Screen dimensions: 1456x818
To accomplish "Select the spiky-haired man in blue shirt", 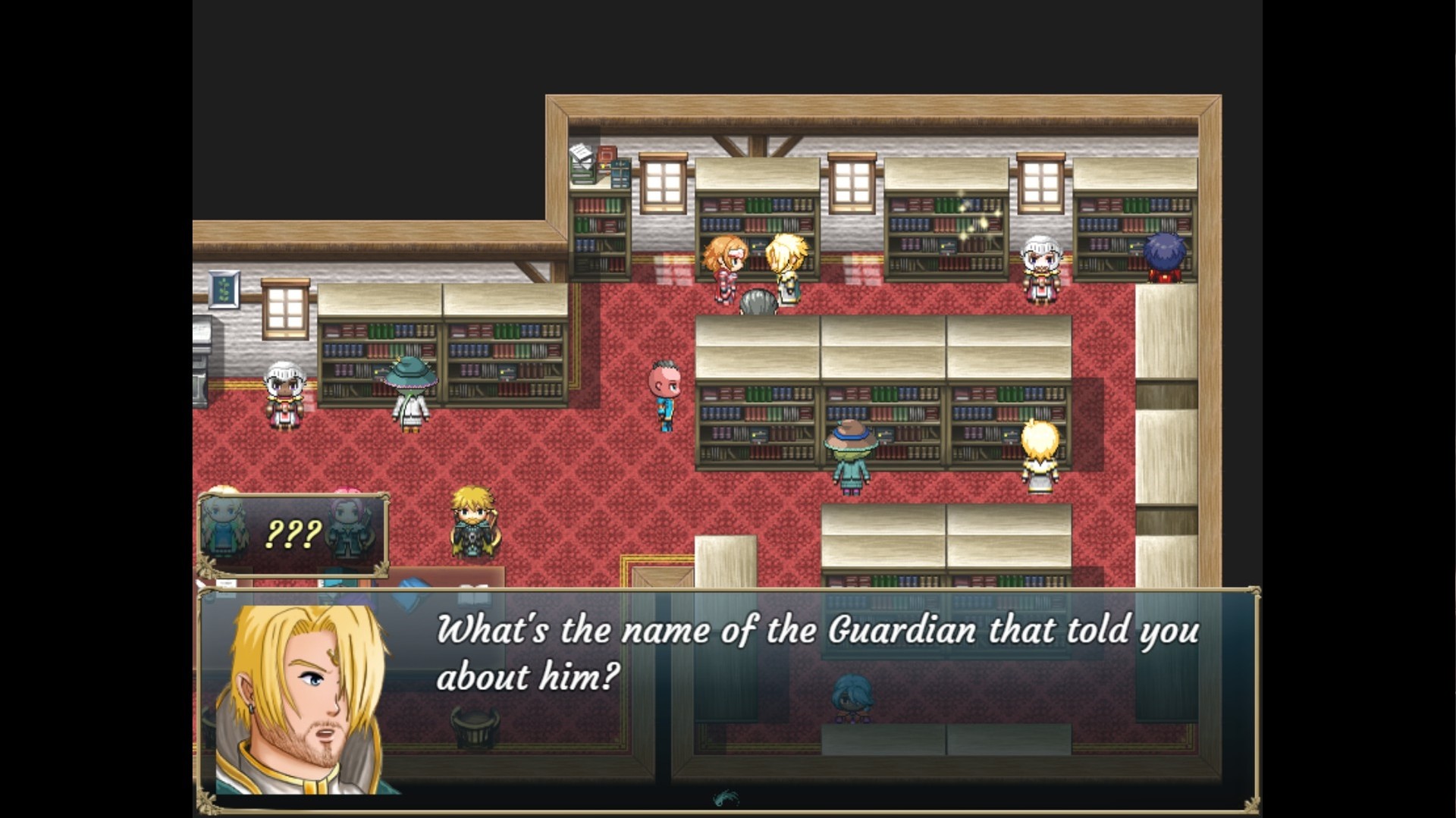I will point(662,398).
